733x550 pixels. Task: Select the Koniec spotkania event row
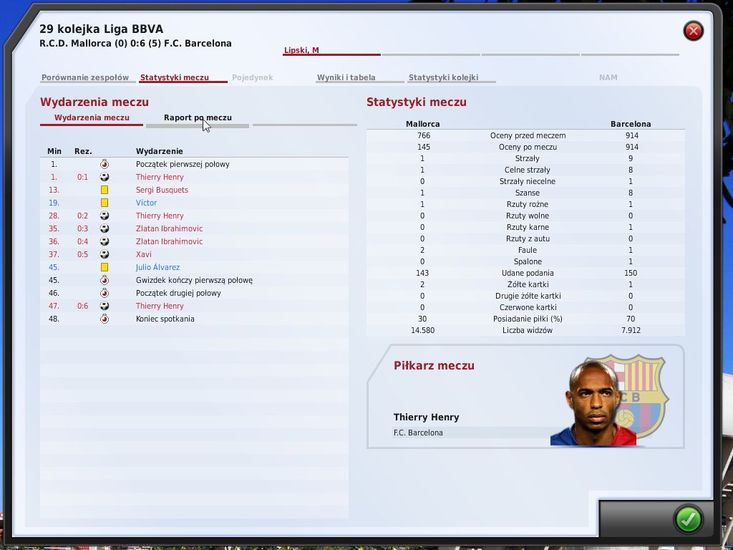click(x=165, y=319)
